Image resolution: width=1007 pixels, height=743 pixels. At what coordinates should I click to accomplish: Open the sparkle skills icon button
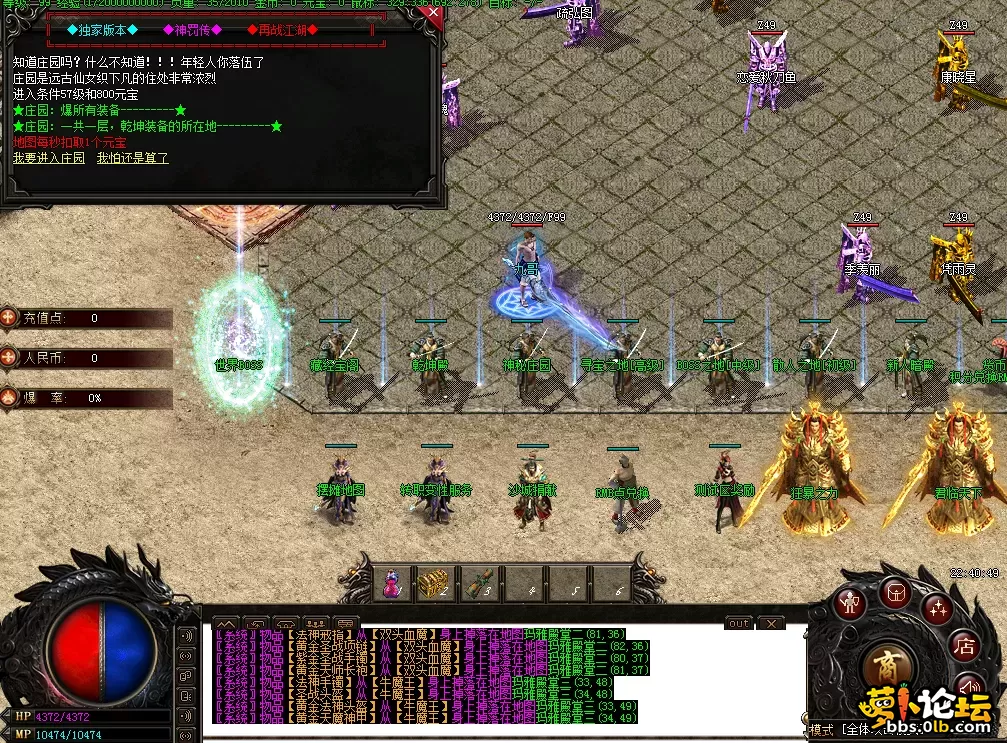pos(938,606)
